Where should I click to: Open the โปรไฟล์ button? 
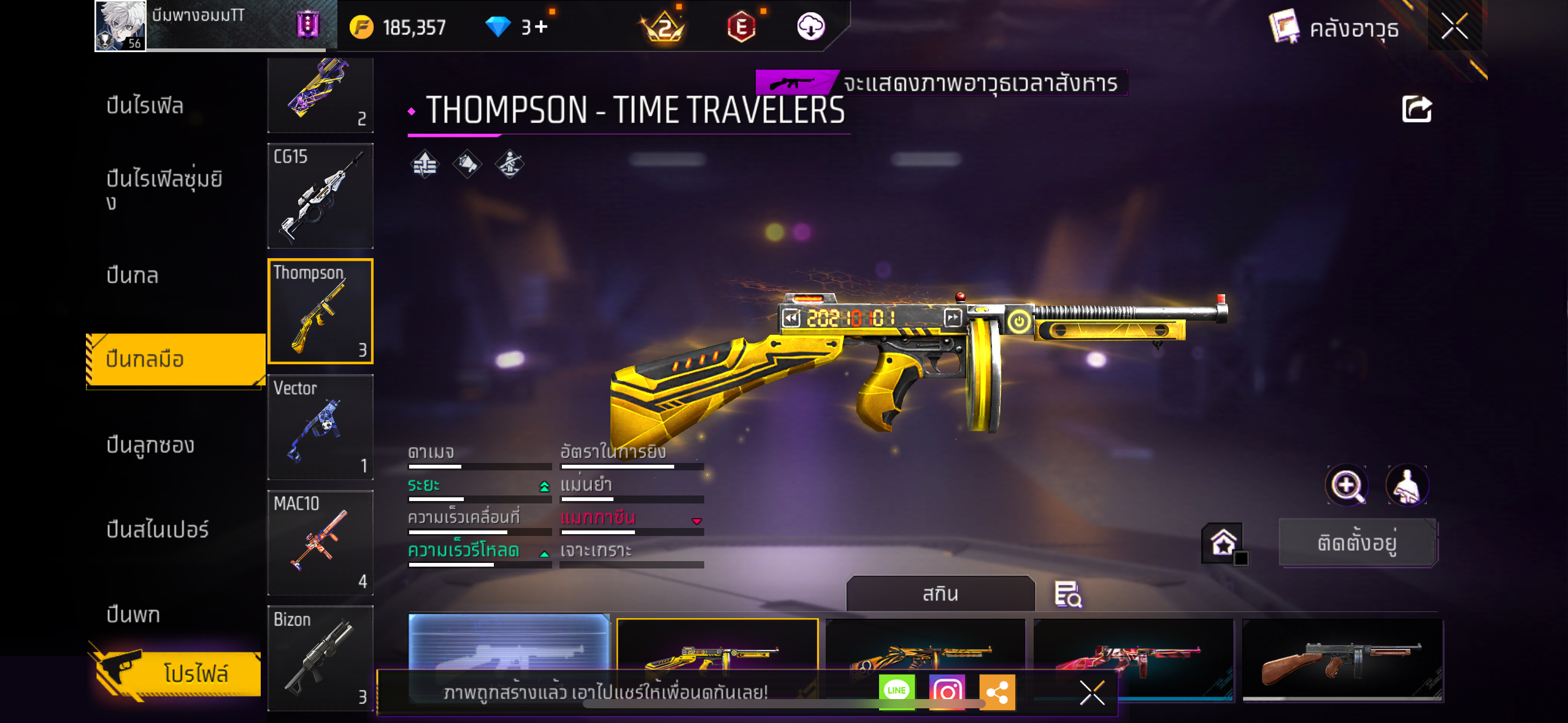point(178,673)
